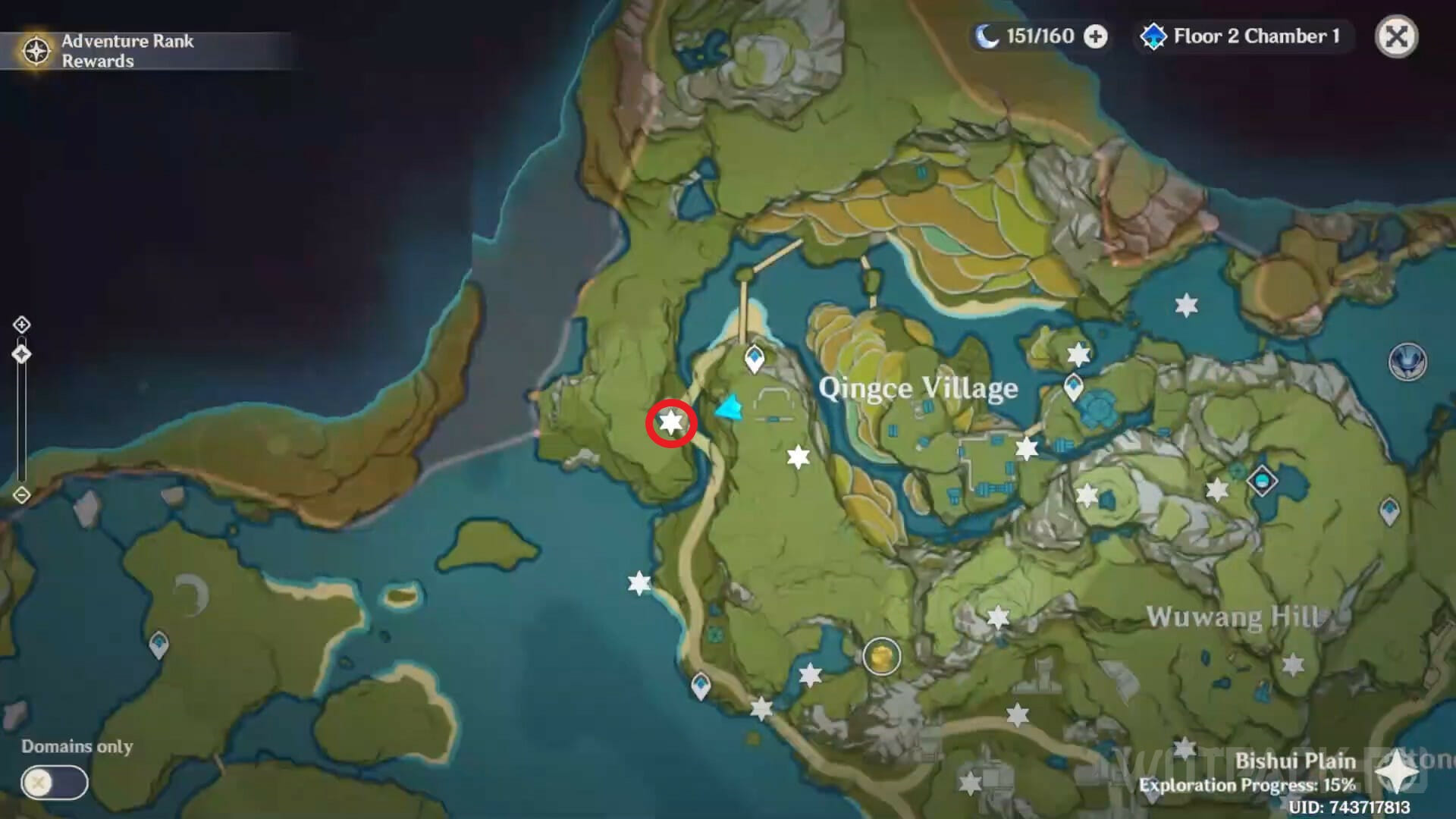Select the diamond domain marker near Wuwang Hill
1456x819 pixels.
pos(1262,481)
